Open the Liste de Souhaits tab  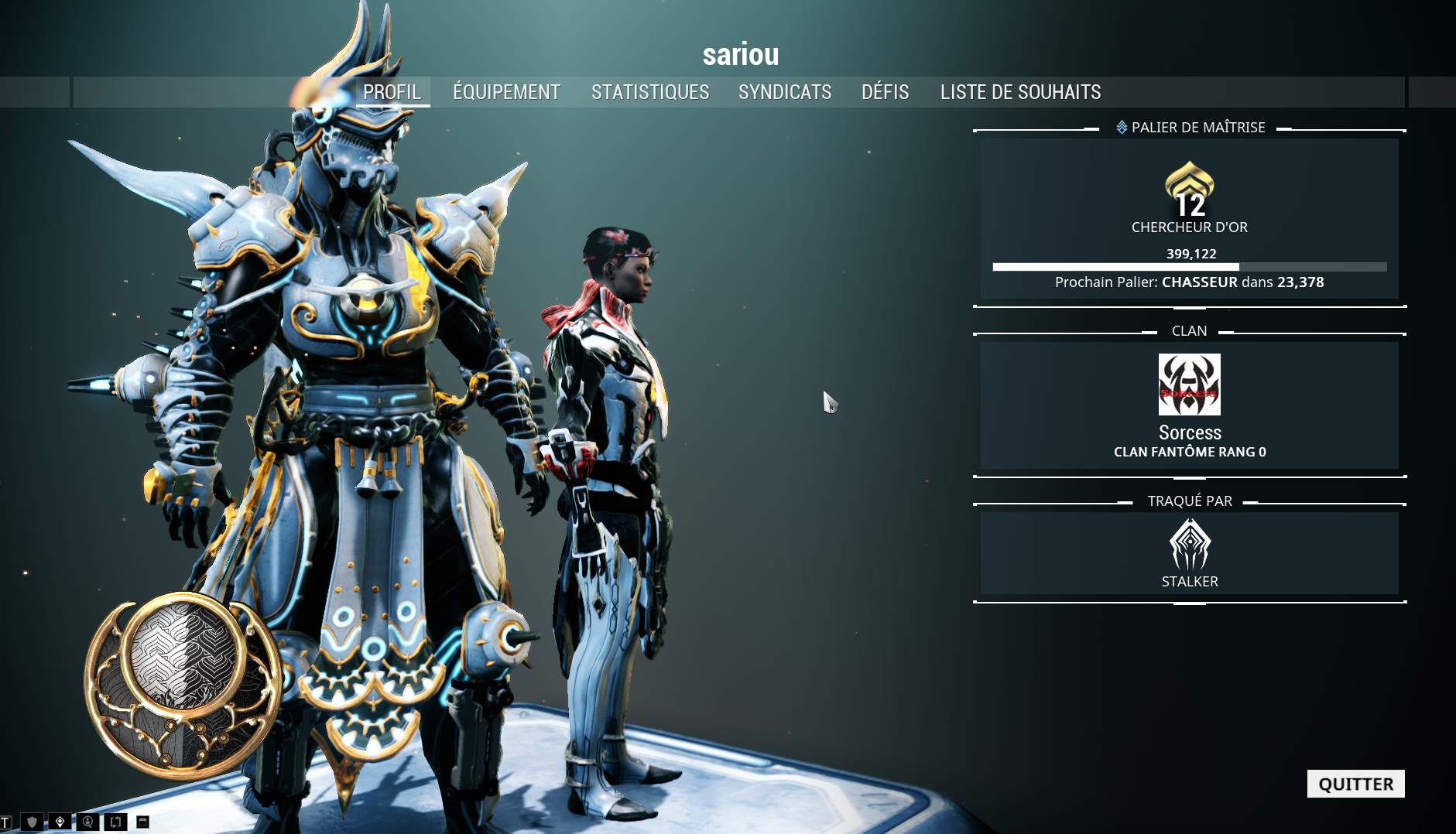[1020, 92]
